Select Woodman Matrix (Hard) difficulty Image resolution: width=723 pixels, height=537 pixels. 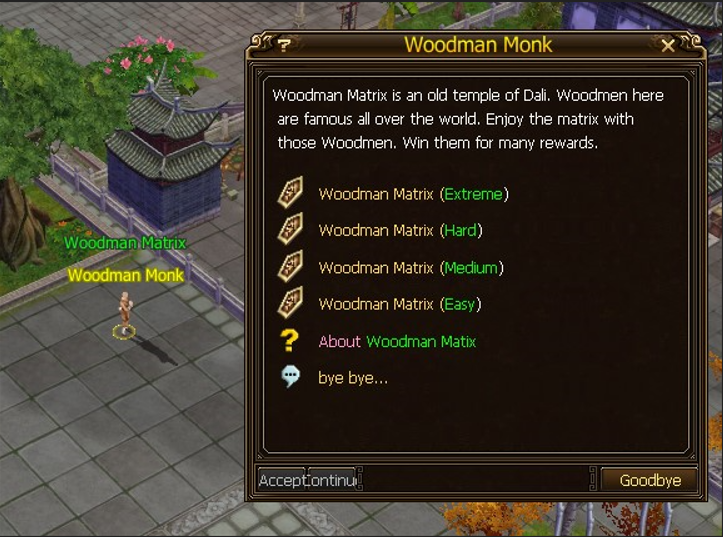400,230
